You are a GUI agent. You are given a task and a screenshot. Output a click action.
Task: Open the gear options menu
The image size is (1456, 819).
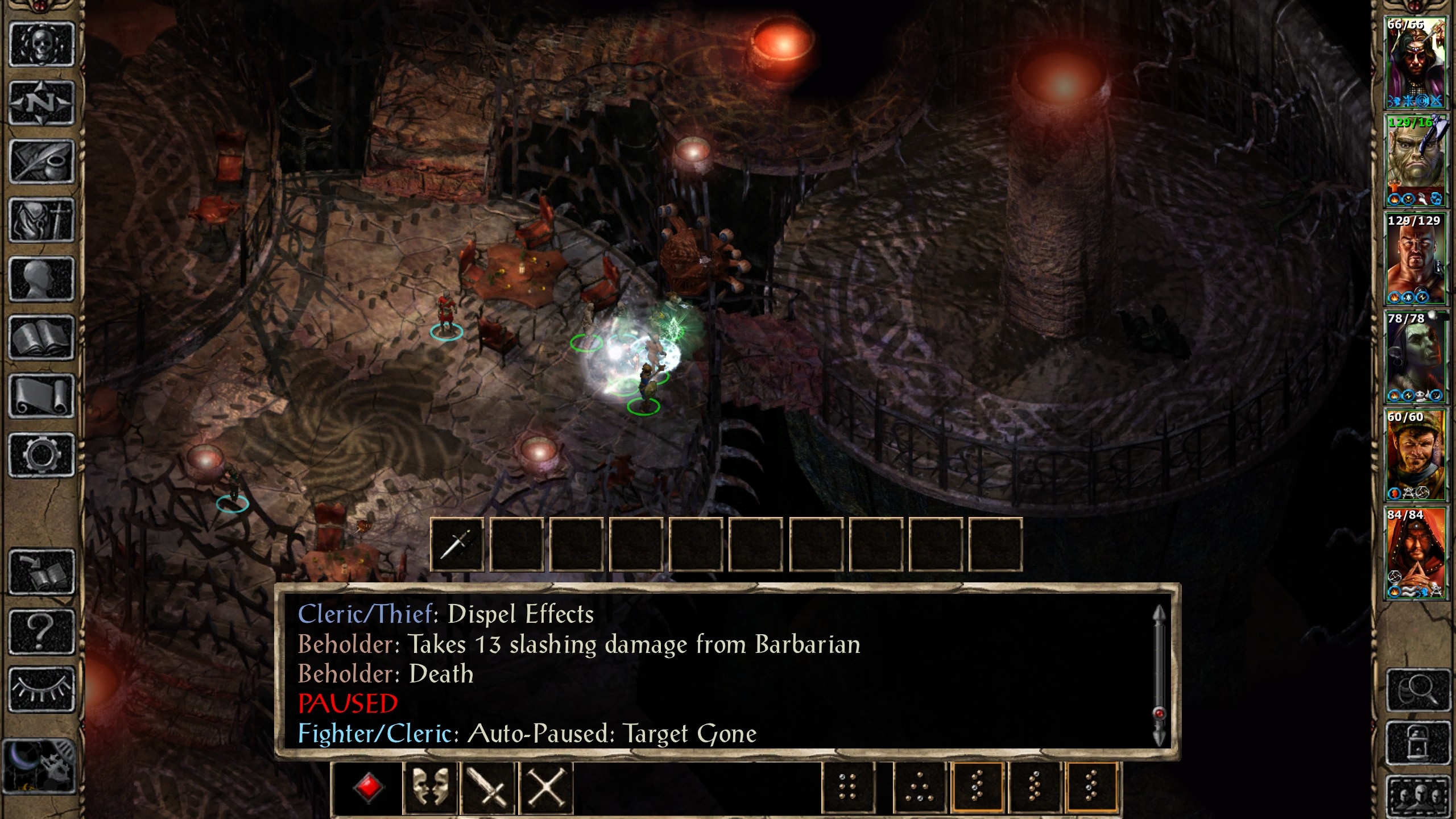coord(42,455)
